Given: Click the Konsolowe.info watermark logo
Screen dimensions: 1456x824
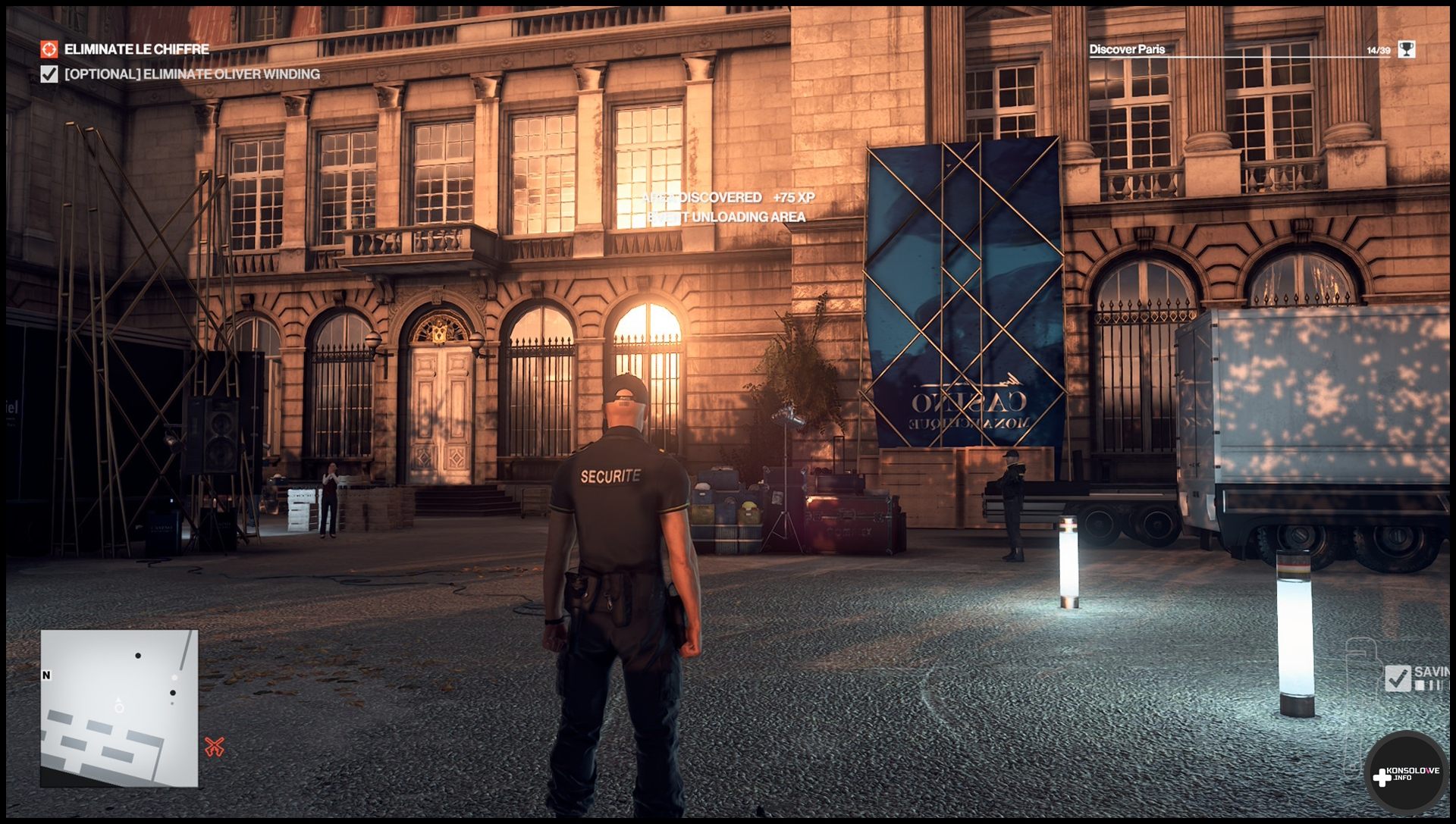Looking at the screenshot, I should 1407,775.
